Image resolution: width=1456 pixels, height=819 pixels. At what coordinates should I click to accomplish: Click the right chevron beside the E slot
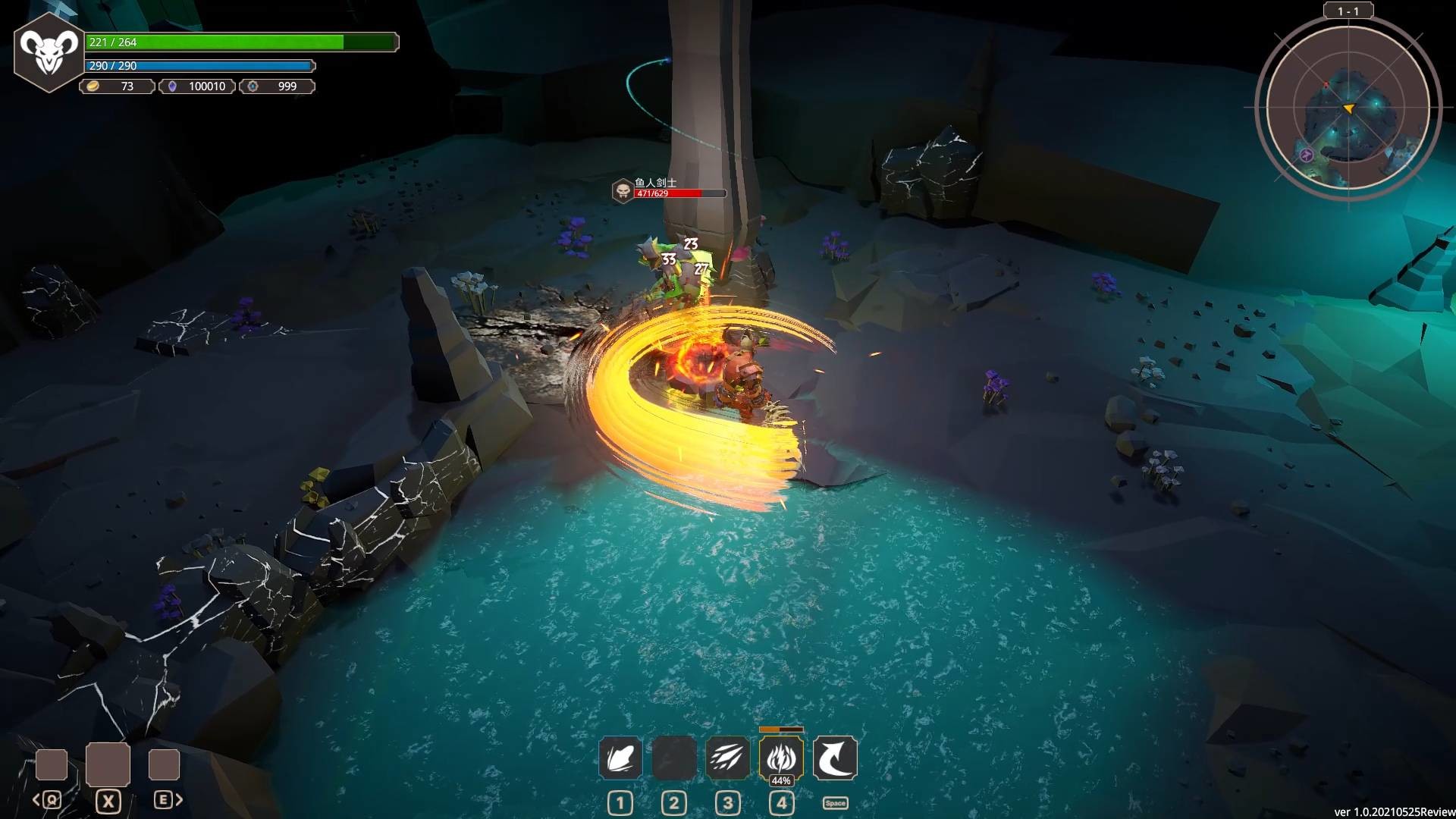(180, 799)
